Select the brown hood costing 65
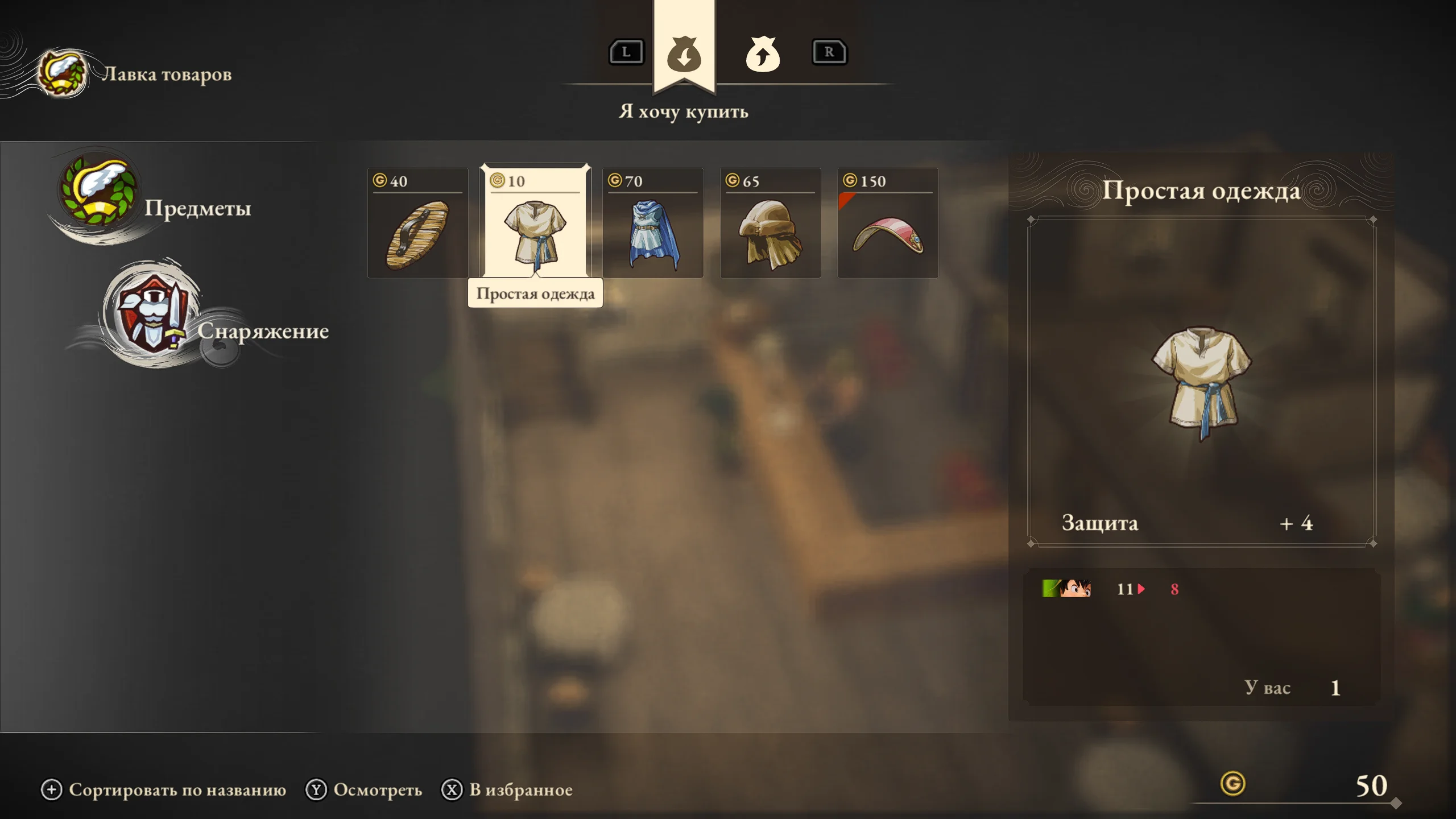 pos(770,223)
